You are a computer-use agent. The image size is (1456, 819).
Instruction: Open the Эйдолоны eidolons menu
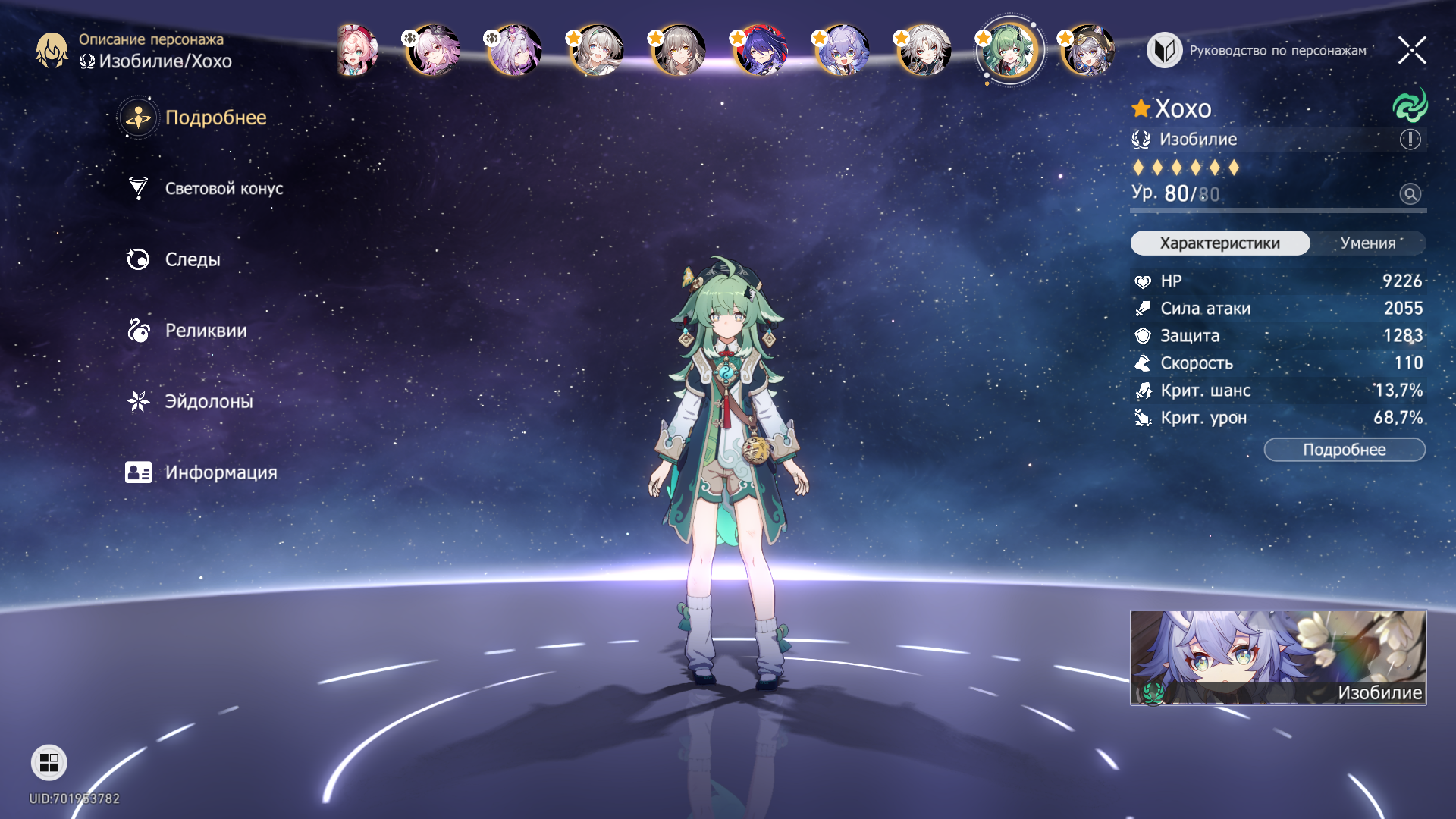pyautogui.click(x=208, y=401)
